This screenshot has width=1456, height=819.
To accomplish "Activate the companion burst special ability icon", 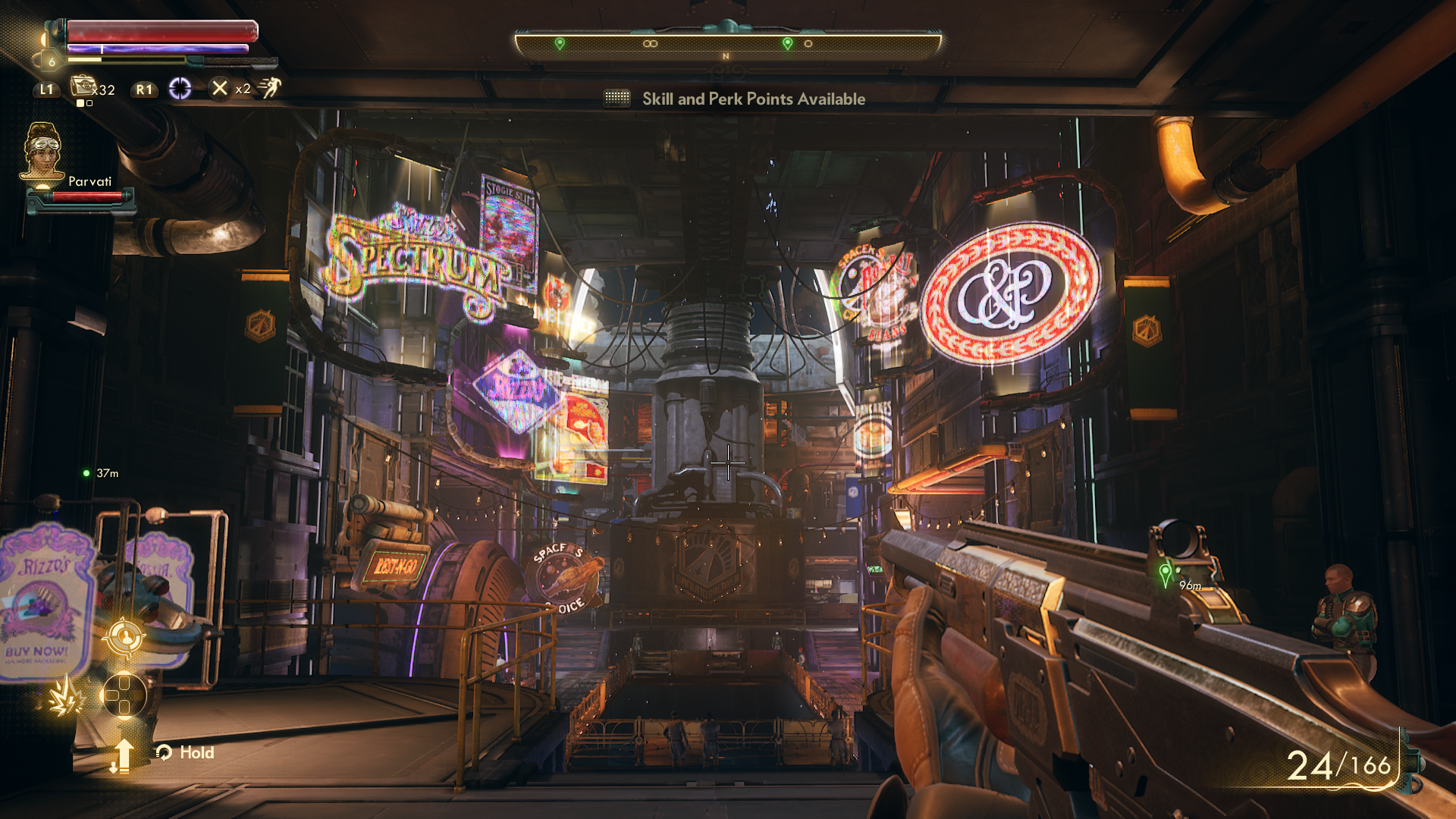I will point(65,696).
